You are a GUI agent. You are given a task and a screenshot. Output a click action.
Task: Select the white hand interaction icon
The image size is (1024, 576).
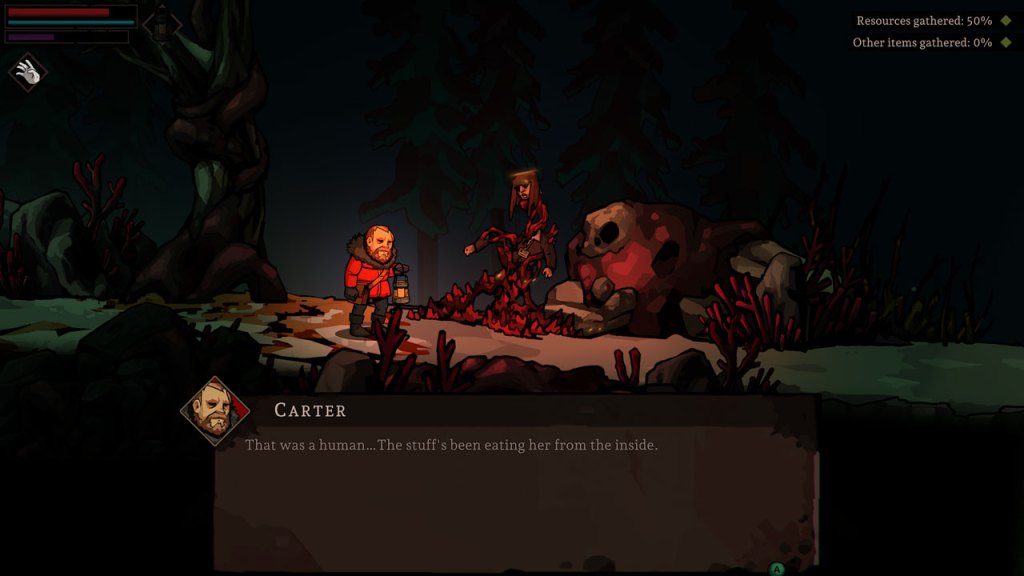pos(27,72)
